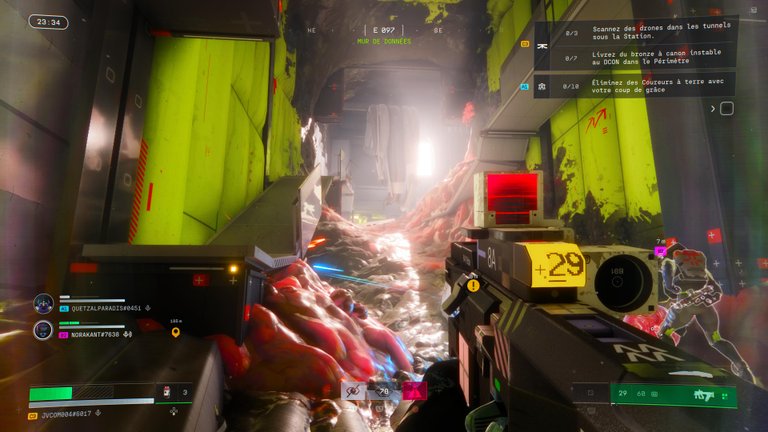Activate the crossed-out eye ability icon
The image size is (768, 432).
click(353, 392)
